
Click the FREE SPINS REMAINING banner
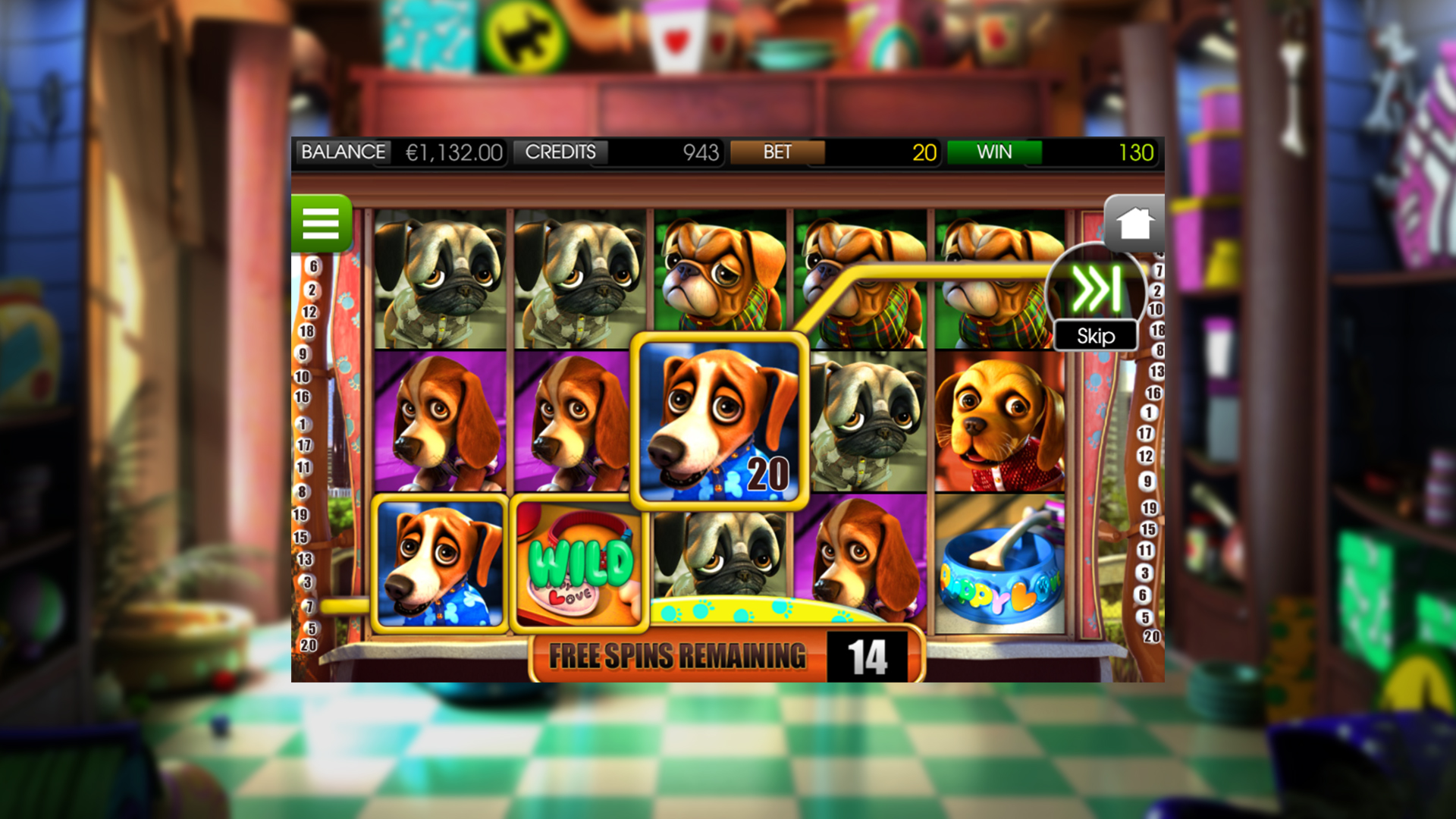pos(679,655)
